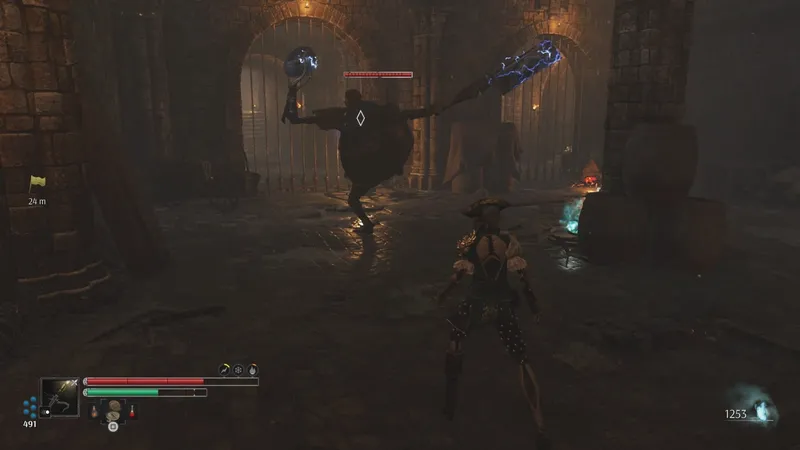
Task: Select the equipped weapon portrait slot
Action: click(x=59, y=397)
